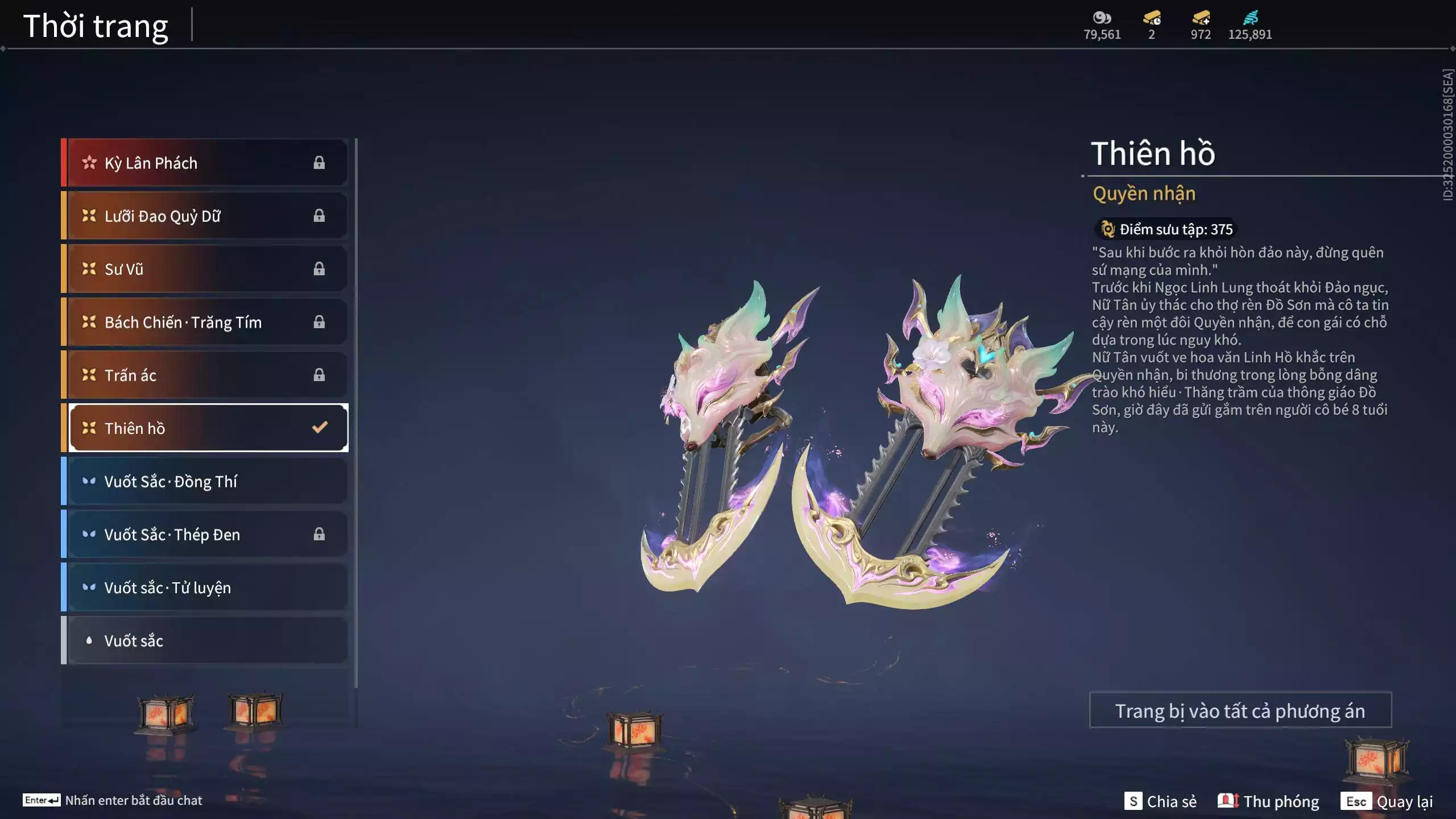Pick the Vuốt sắc · Tử luyện entry

point(205,587)
